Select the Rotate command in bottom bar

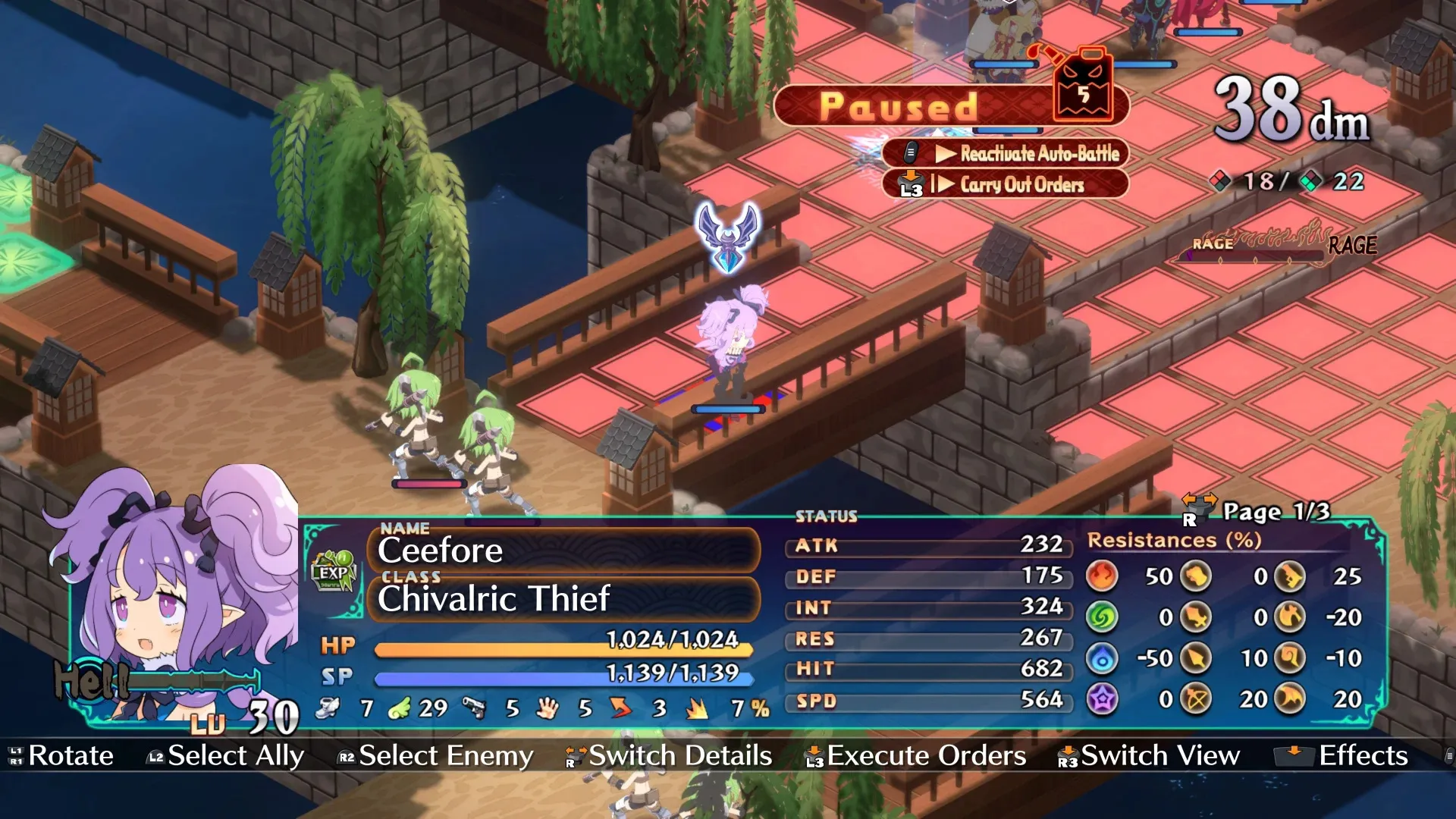(61, 755)
